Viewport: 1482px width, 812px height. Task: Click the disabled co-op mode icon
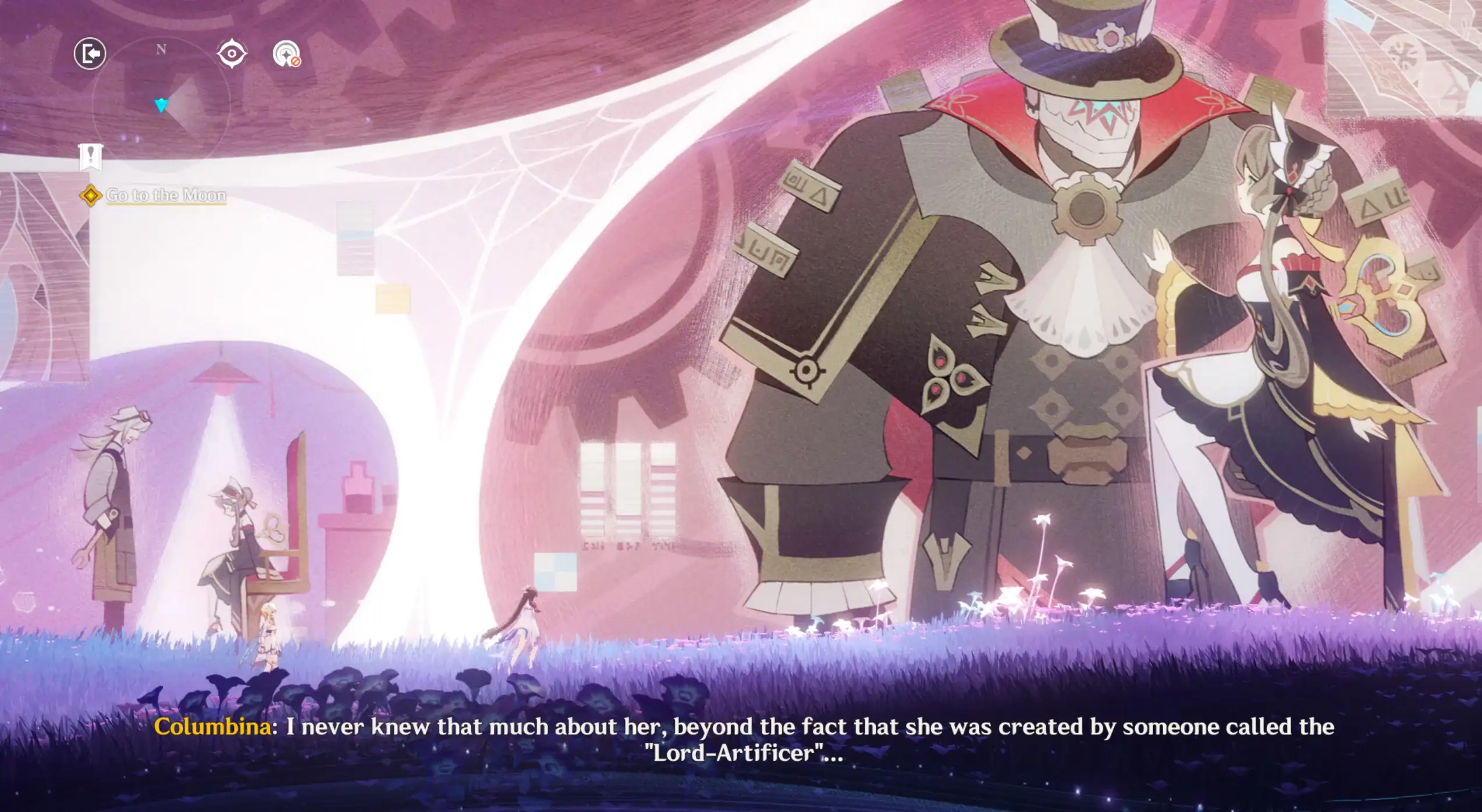click(286, 54)
